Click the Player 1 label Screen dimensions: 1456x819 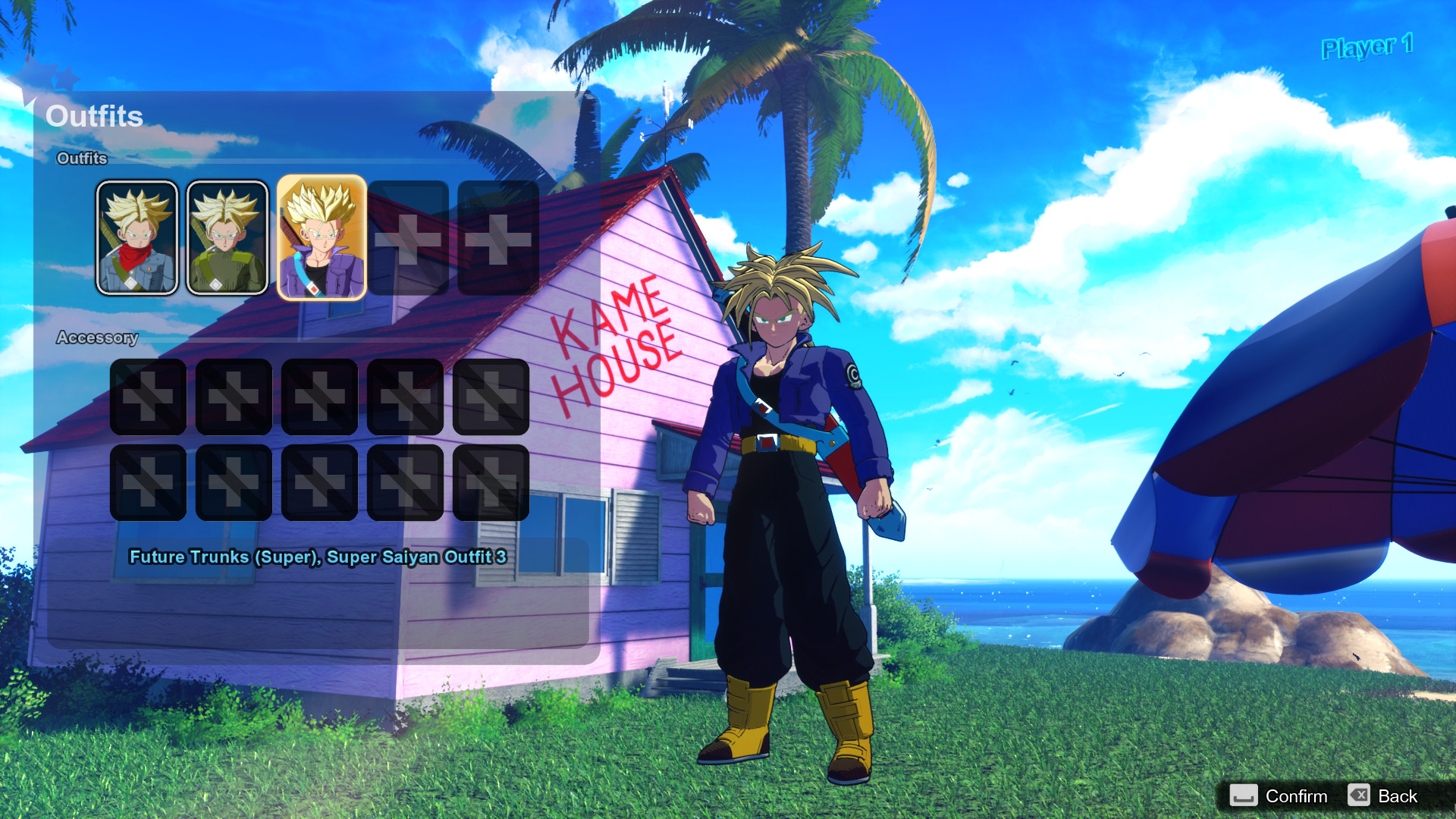click(x=1367, y=48)
